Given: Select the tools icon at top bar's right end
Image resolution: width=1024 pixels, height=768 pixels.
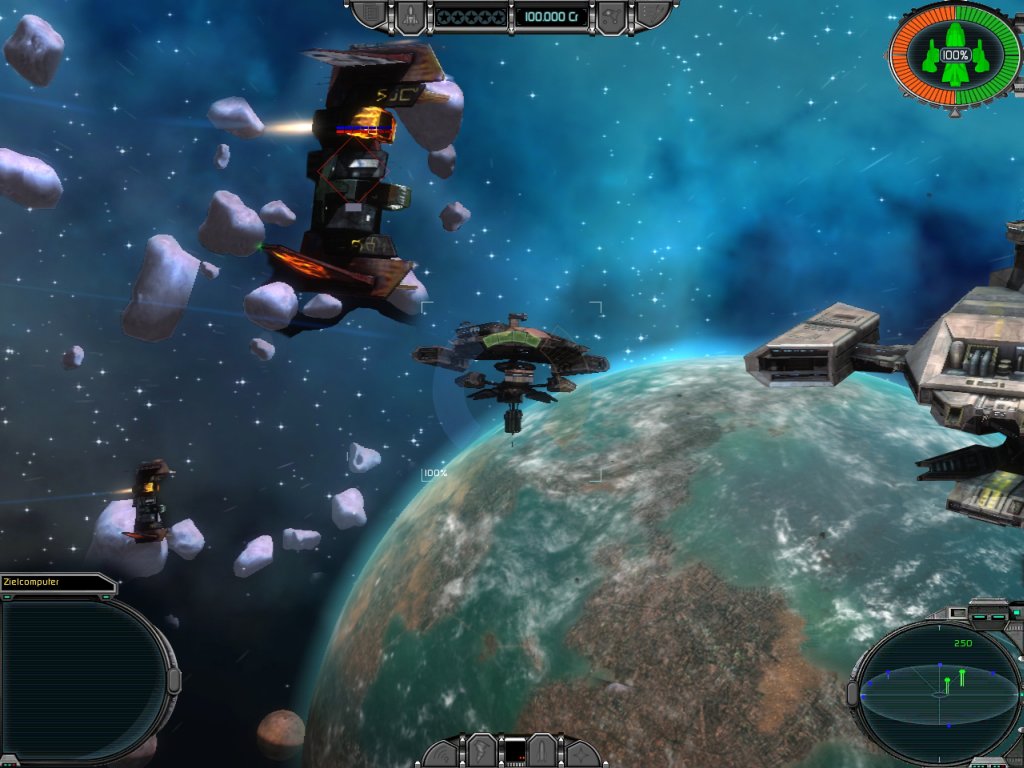Looking at the screenshot, I should (650, 14).
